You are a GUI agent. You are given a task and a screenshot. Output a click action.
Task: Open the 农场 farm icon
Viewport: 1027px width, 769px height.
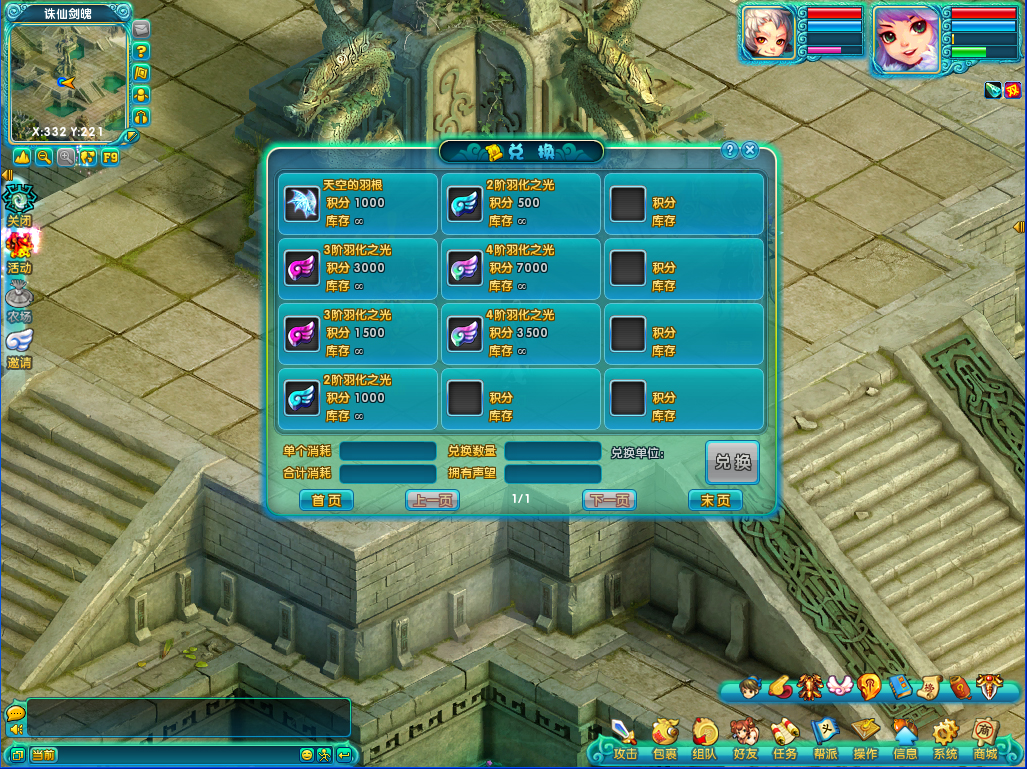[x=20, y=300]
